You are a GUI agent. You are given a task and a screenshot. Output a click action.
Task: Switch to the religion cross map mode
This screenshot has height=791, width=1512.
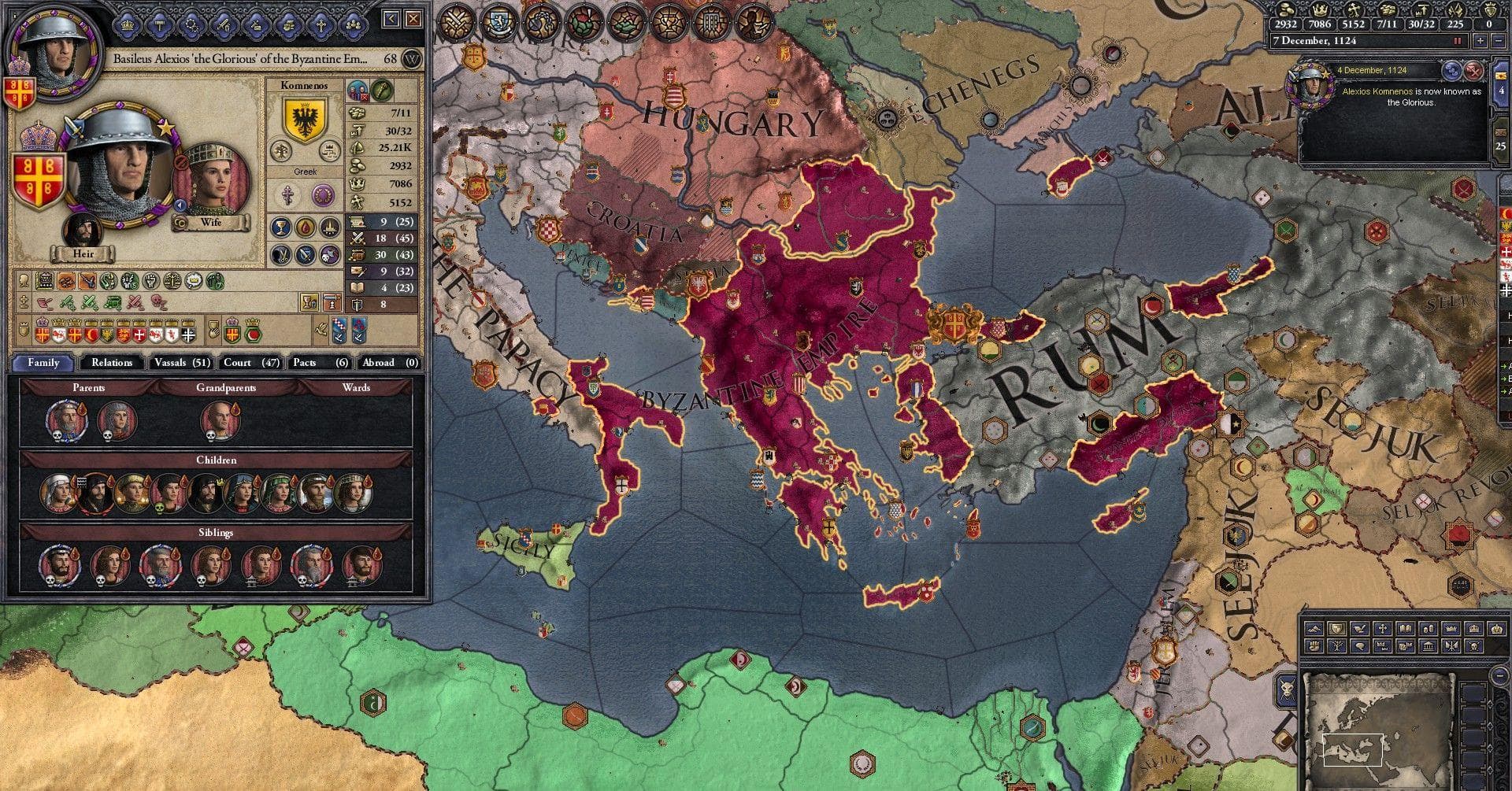1381,629
